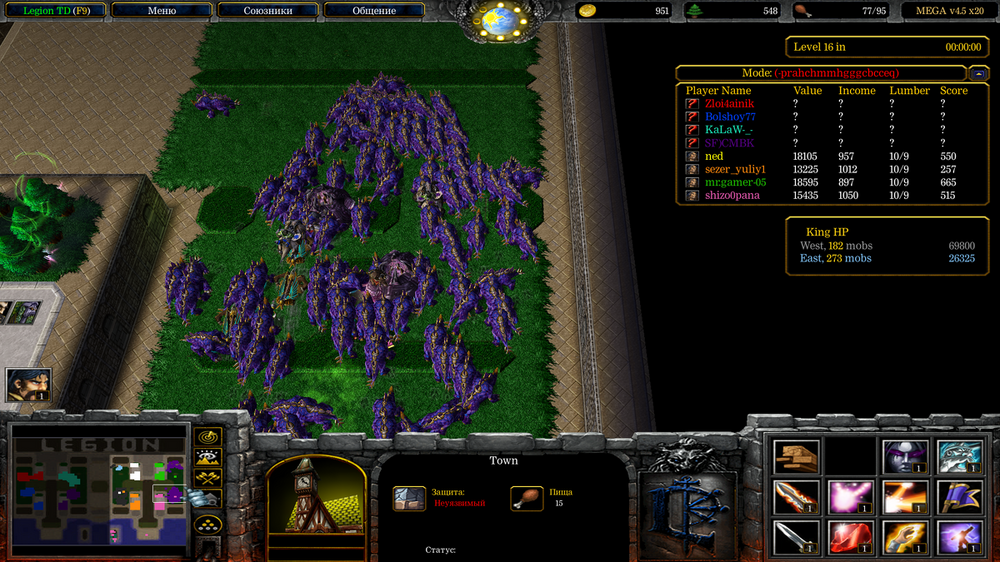Open the Союзники allies panel
Screen dimensions: 1000x562
267,11
